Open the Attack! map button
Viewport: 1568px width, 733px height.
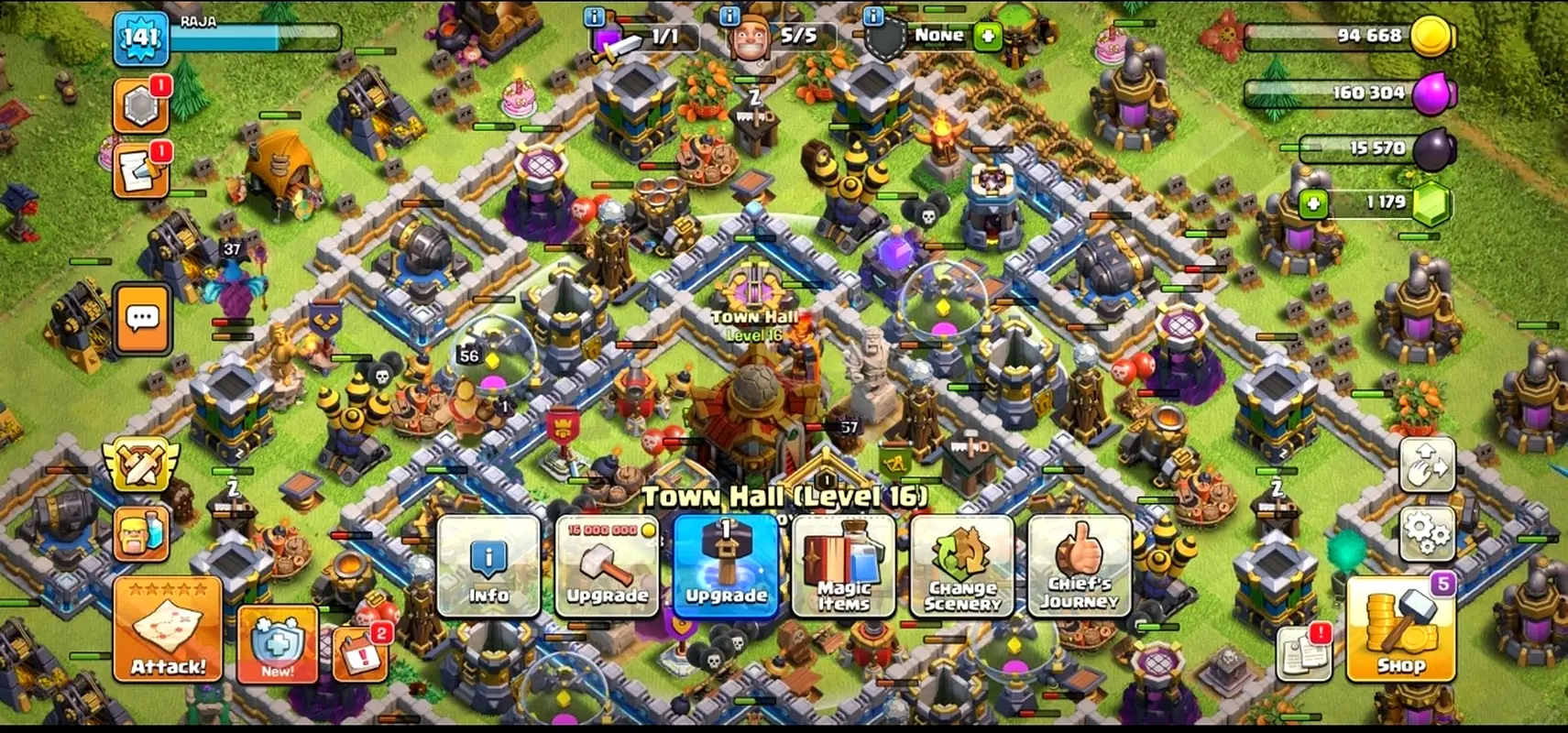[168, 629]
